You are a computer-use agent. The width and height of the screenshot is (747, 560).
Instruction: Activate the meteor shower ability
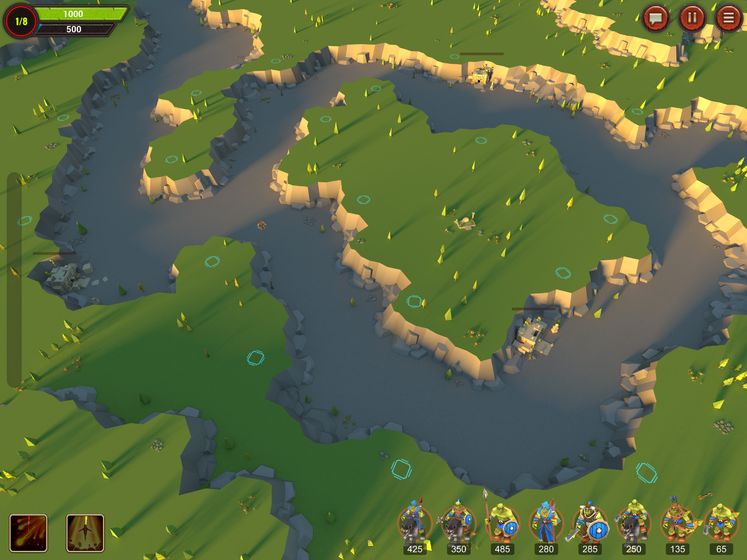coord(28,531)
